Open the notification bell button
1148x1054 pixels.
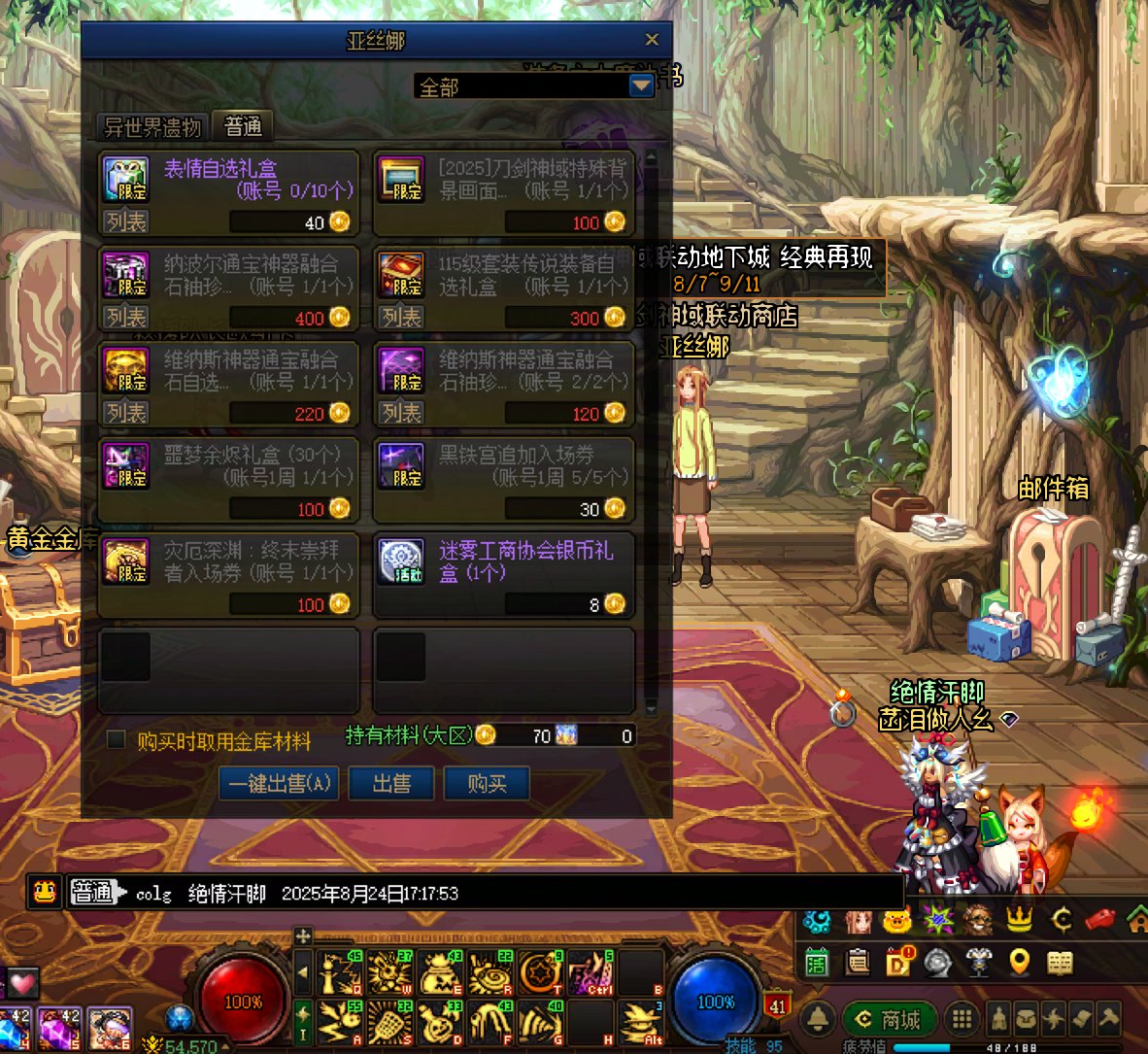[819, 1018]
